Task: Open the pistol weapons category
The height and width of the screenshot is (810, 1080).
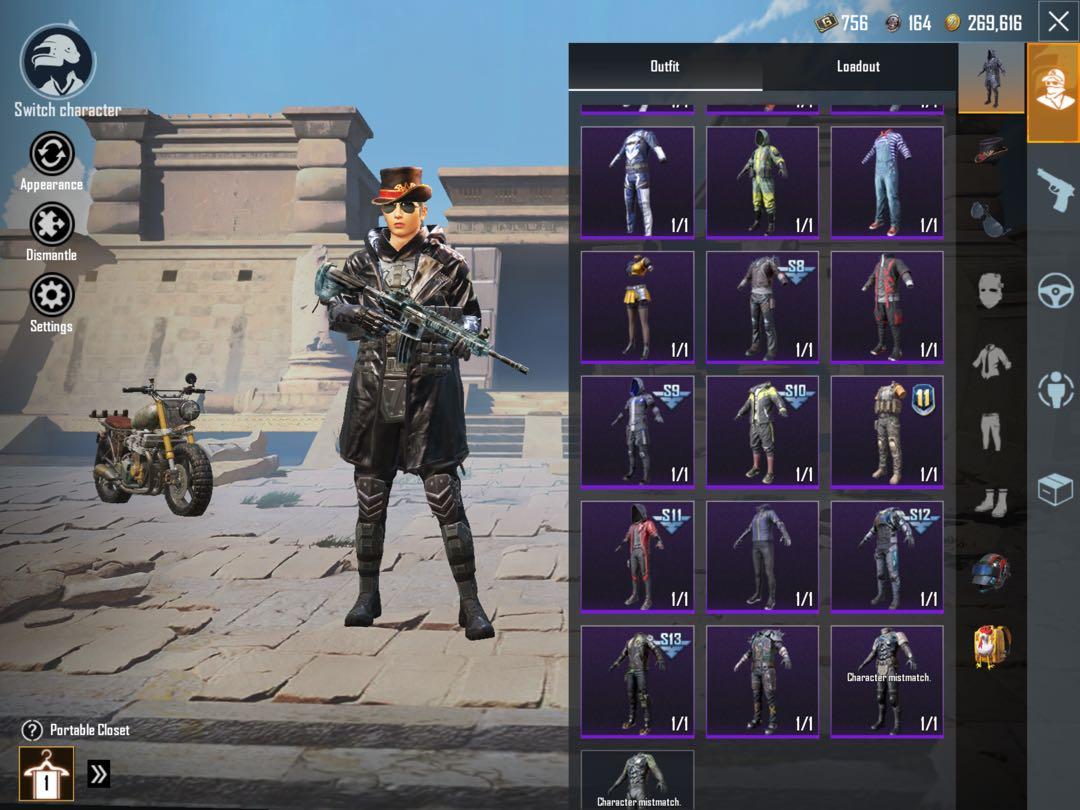Action: tap(1054, 186)
